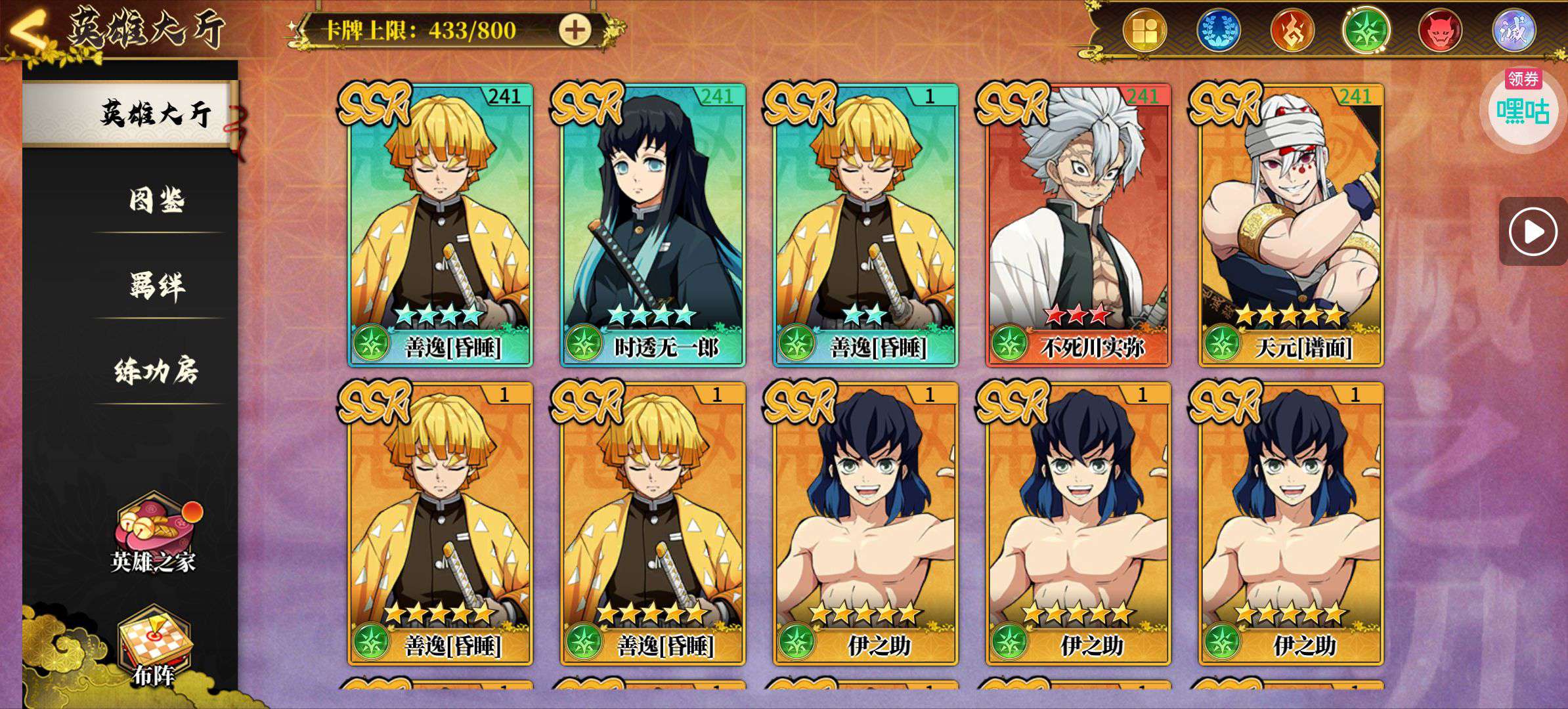Show all cards with gold grid filter

[1144, 30]
